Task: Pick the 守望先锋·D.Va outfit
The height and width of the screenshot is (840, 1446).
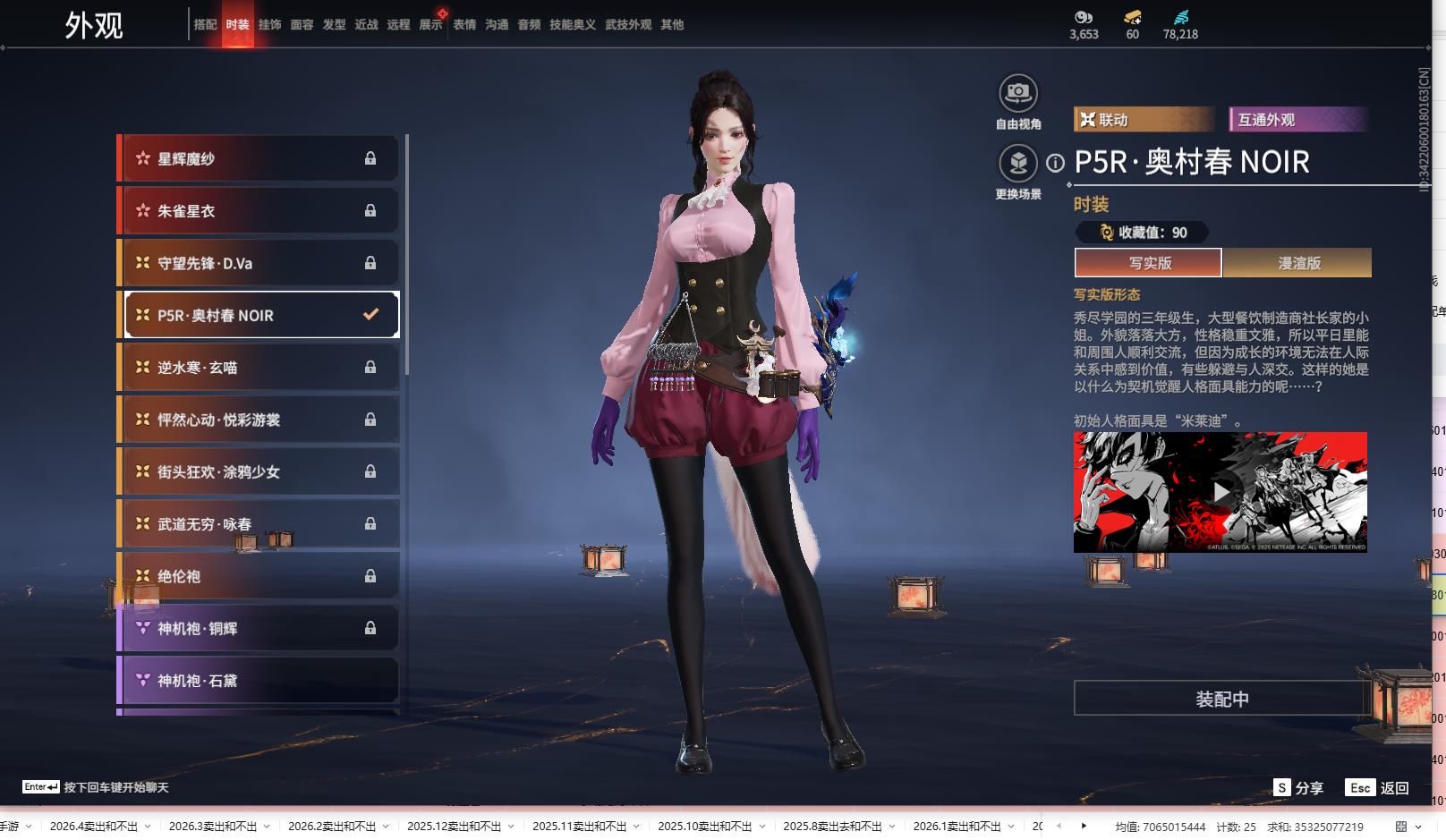Action: pos(259,263)
